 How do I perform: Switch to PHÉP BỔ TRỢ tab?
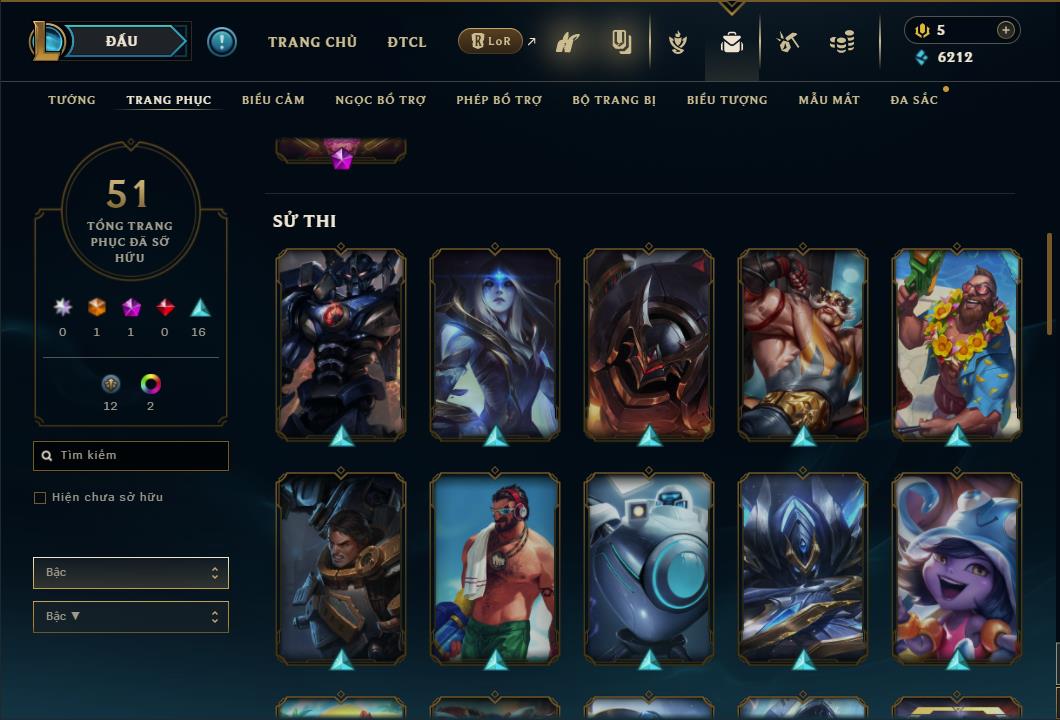coord(499,100)
